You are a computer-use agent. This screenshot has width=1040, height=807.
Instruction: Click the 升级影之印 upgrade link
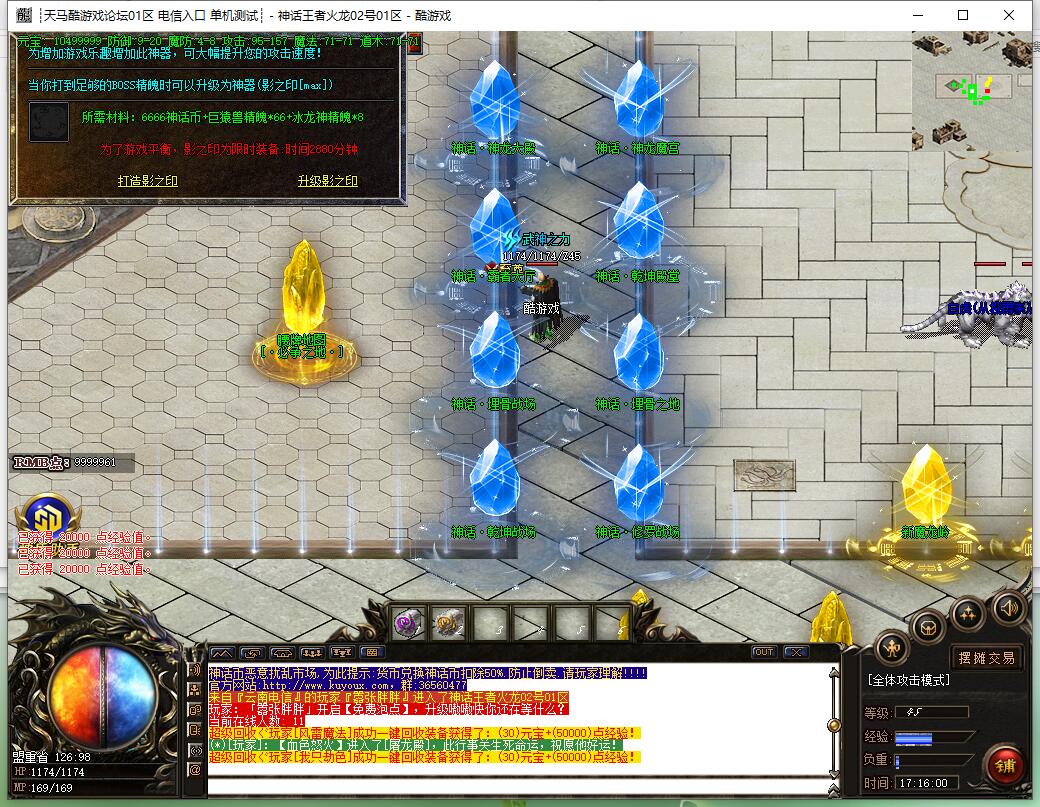point(327,181)
